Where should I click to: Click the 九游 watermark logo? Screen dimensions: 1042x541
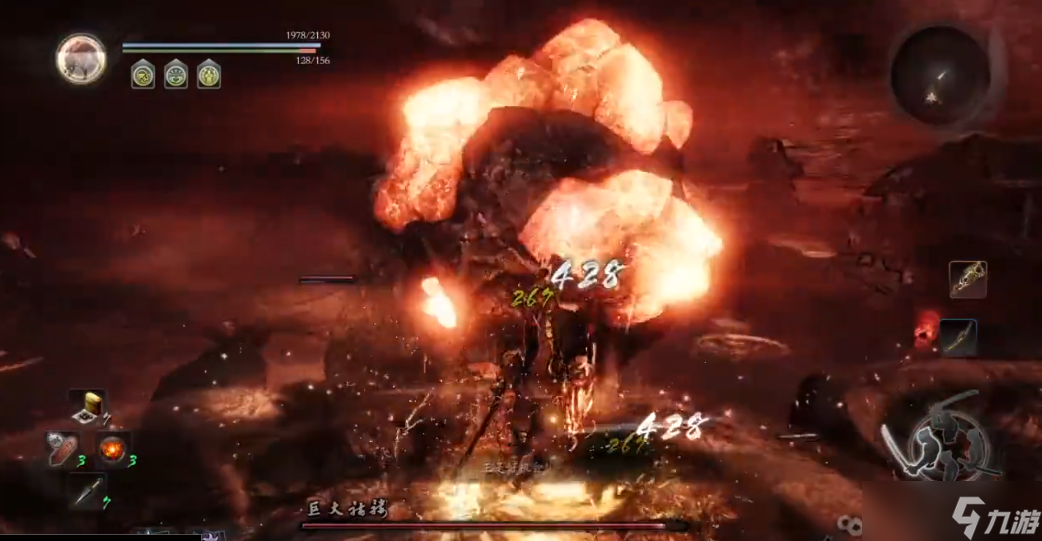(x=993, y=516)
